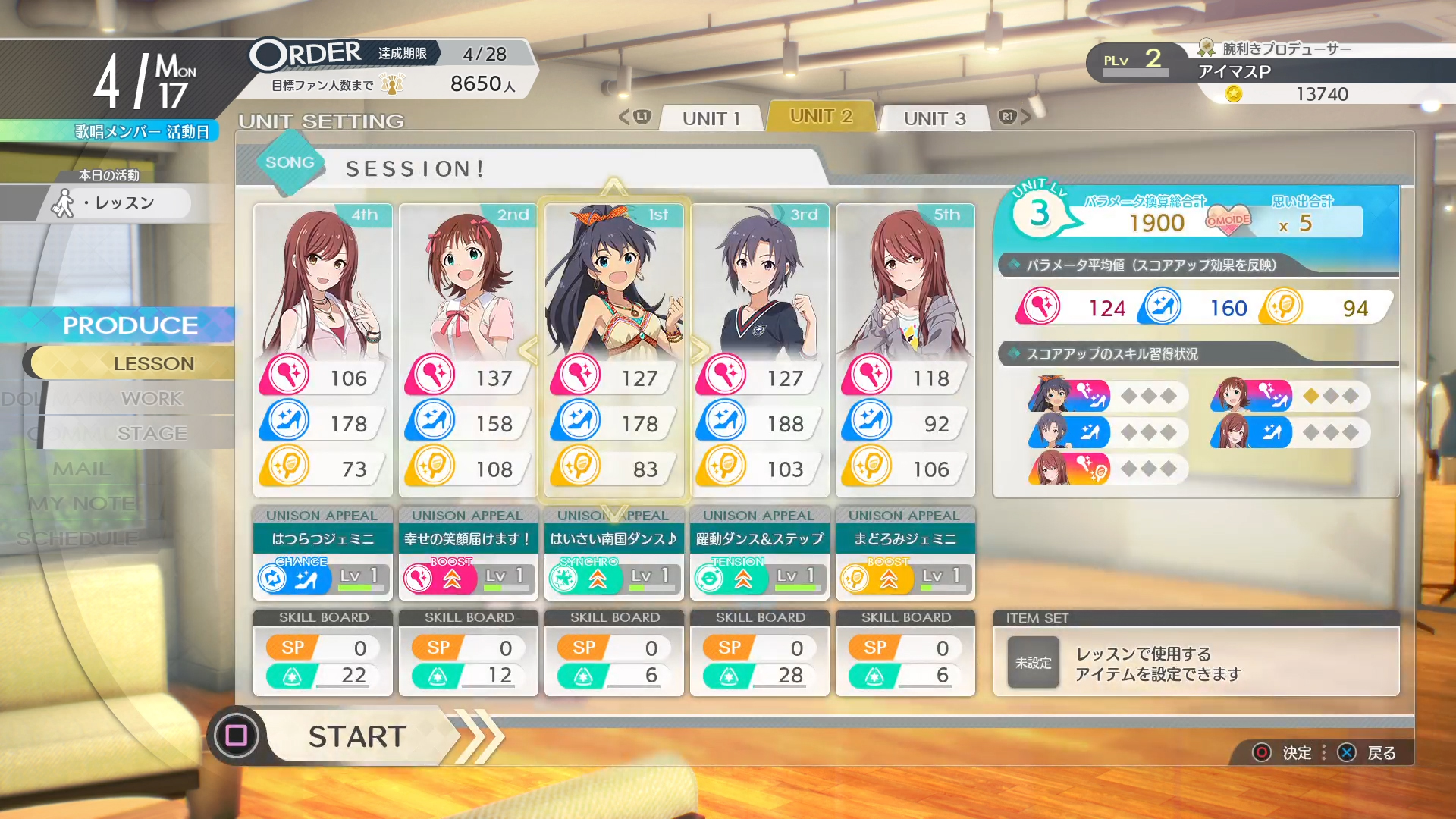Open MY NOTE from the side menu
This screenshot has width=1456, height=819.
[x=82, y=504]
